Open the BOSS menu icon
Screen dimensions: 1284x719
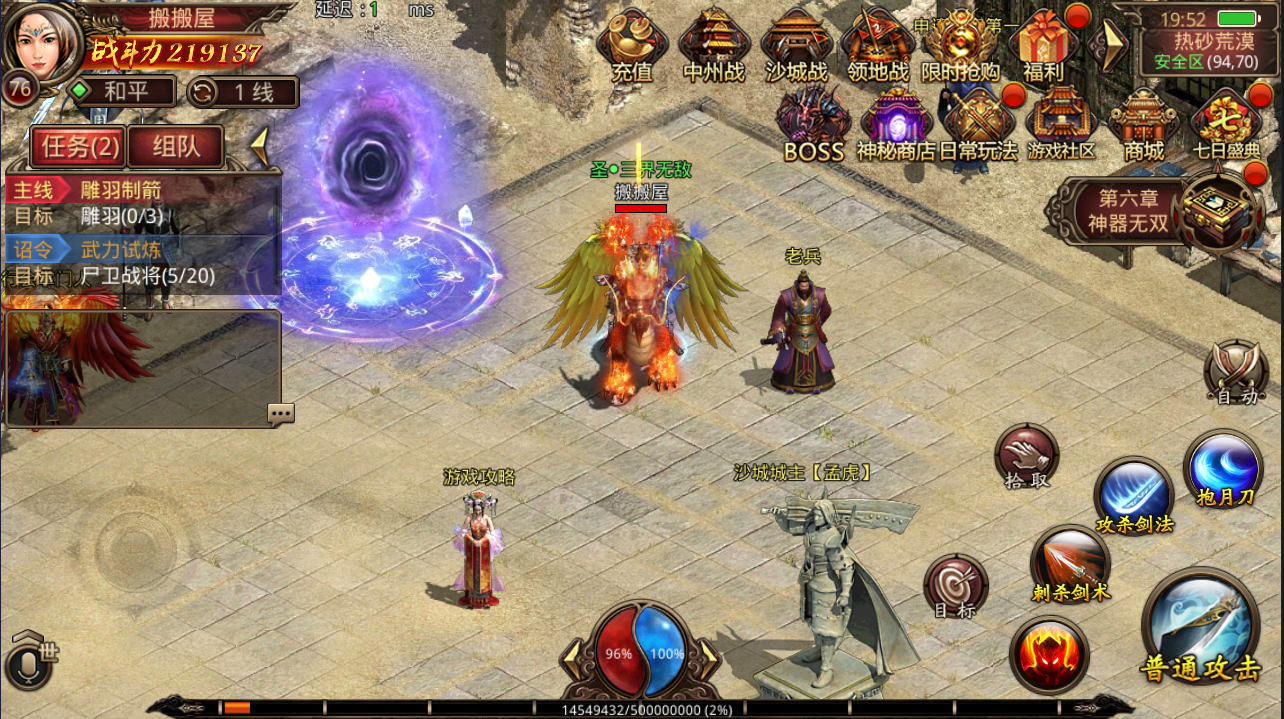pyautogui.click(x=814, y=122)
